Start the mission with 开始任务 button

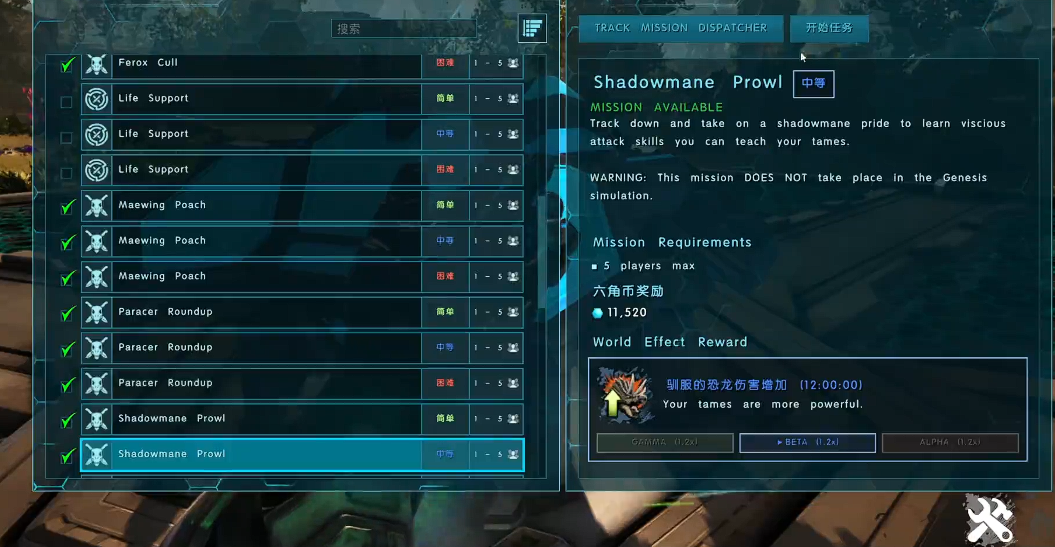(x=828, y=28)
